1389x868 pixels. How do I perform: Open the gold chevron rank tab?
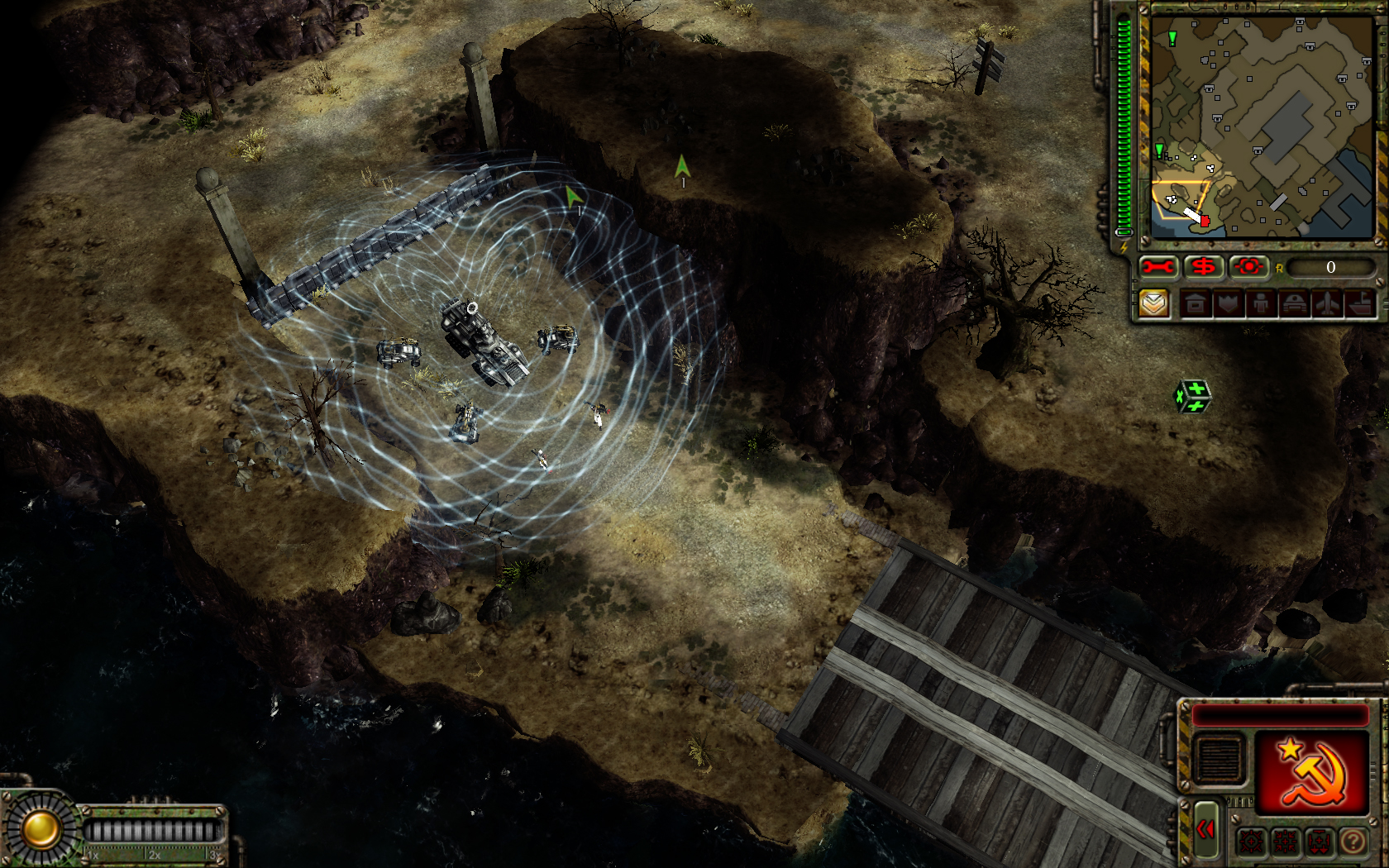(1154, 303)
